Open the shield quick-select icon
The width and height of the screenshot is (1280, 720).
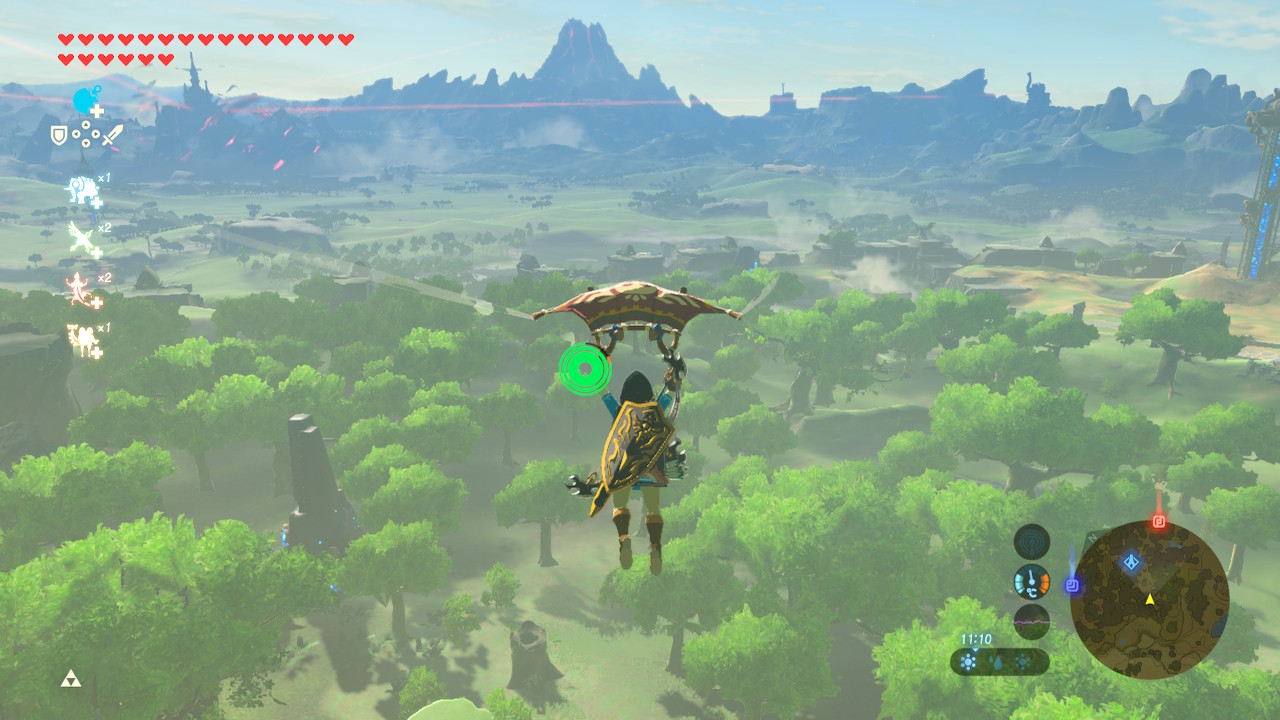pyautogui.click(x=59, y=133)
